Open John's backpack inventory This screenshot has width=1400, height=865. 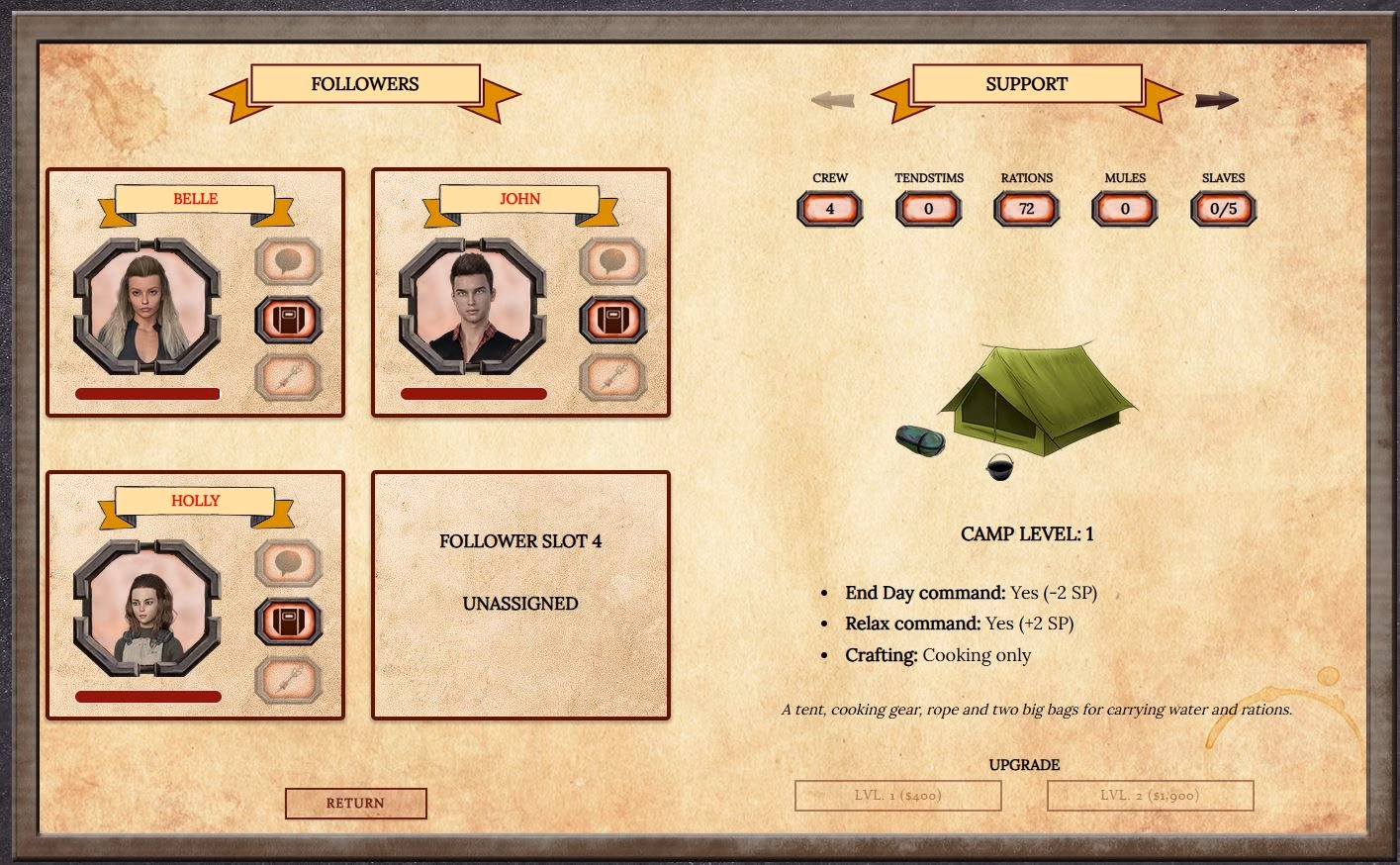point(613,320)
